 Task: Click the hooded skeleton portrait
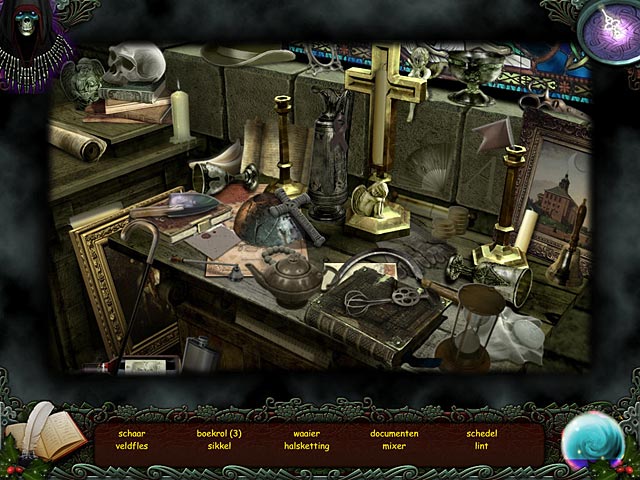(31, 38)
